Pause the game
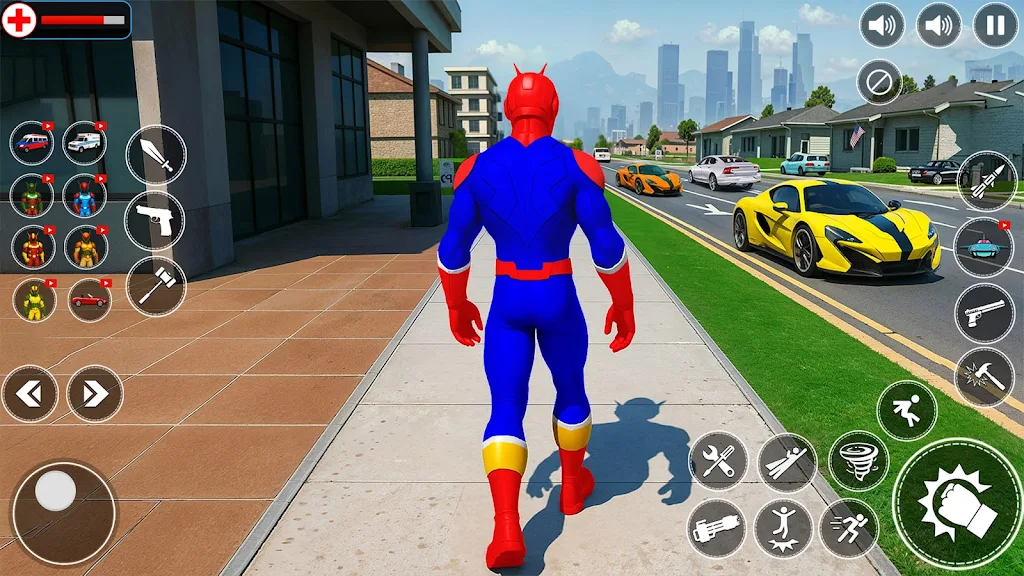Viewport: 1024px width, 576px height. [995, 26]
